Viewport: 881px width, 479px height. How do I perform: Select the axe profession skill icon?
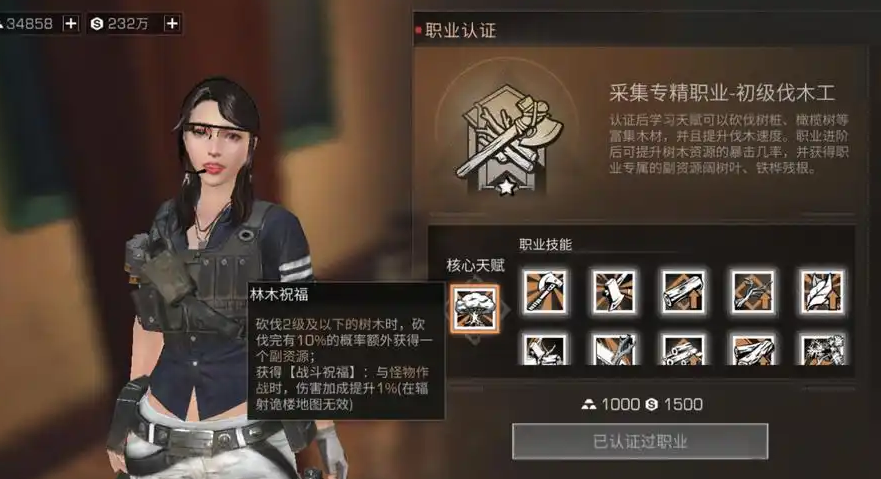pos(545,291)
